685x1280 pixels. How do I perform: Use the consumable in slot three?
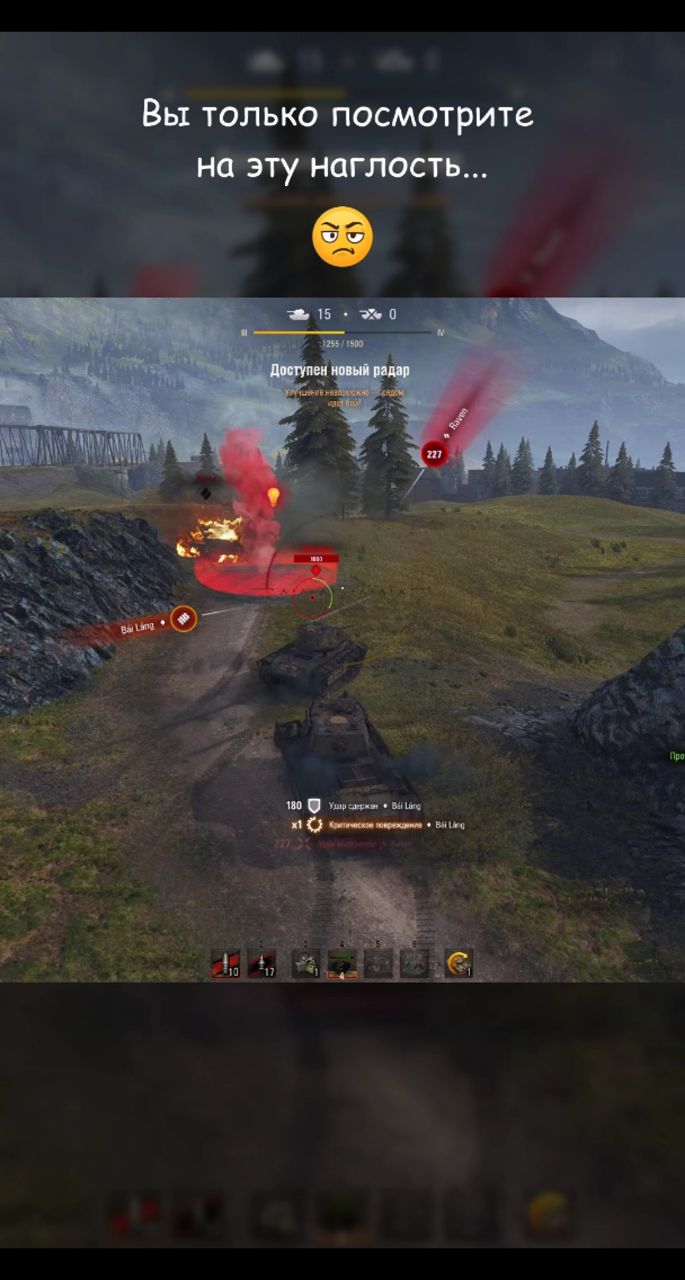pyautogui.click(x=305, y=963)
